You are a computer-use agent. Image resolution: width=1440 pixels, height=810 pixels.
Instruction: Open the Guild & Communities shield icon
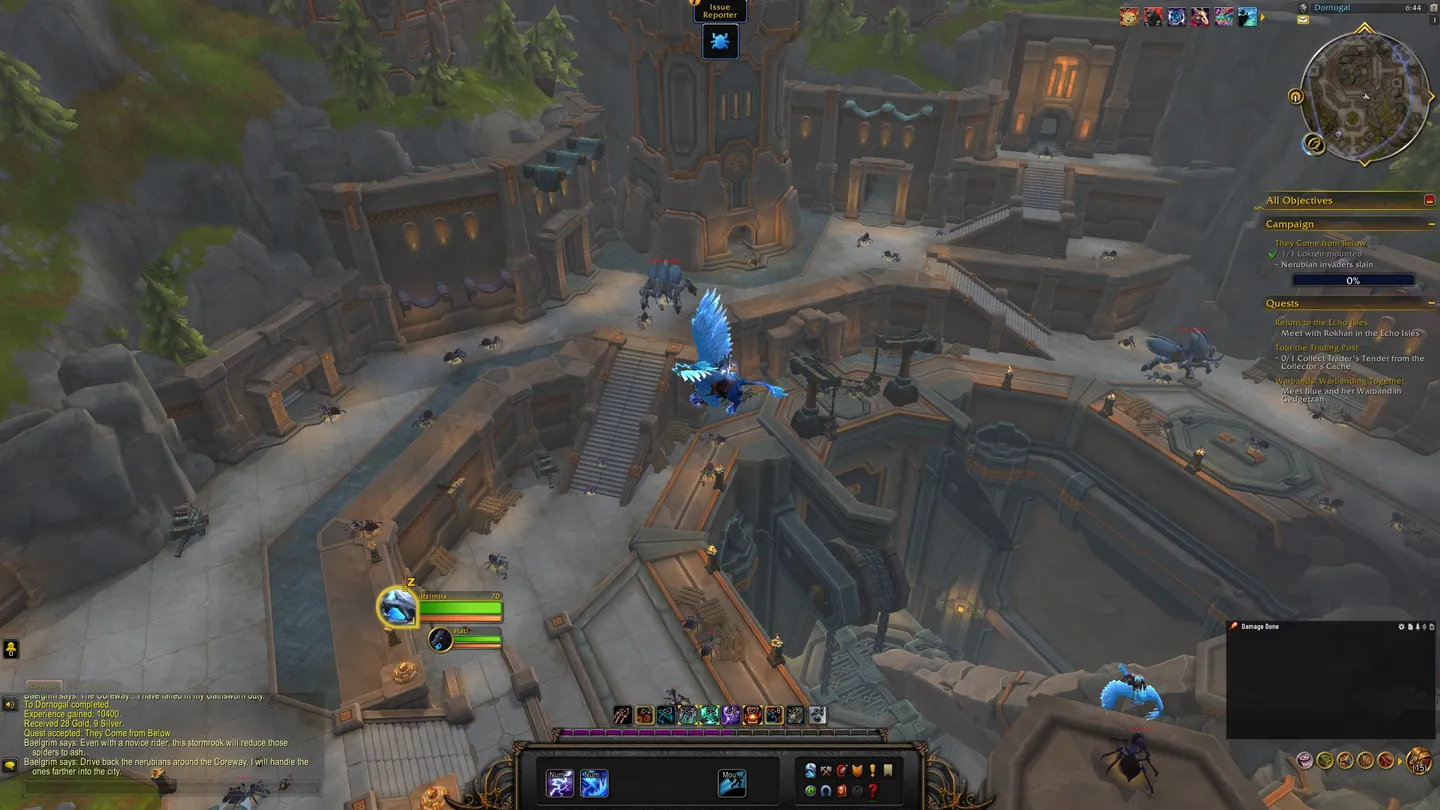857,772
